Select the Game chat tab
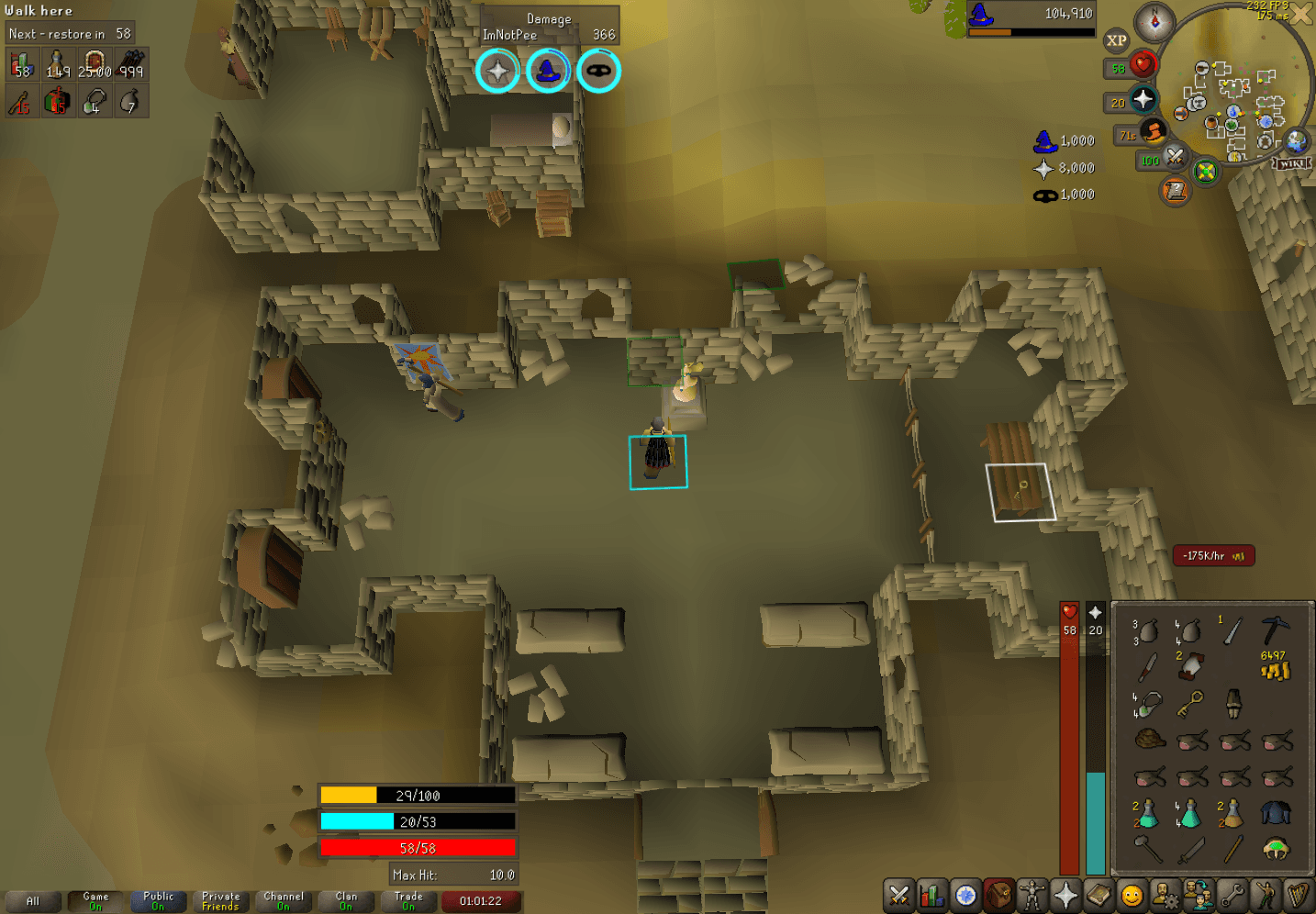1316x914 pixels. (x=95, y=900)
